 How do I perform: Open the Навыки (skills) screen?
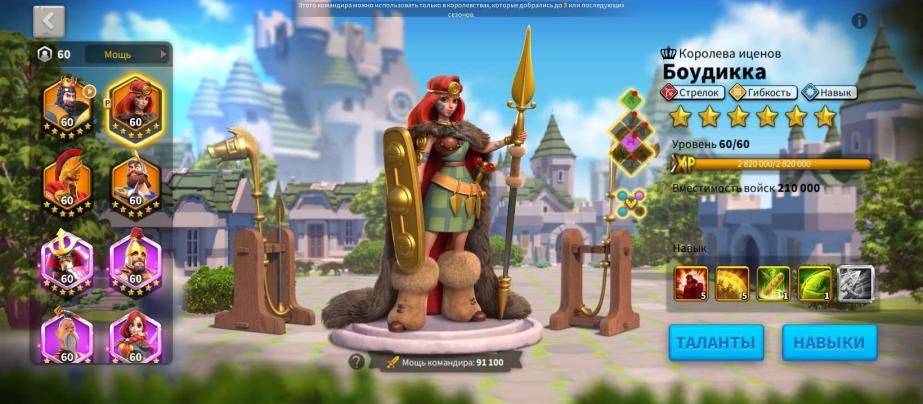[829, 342]
